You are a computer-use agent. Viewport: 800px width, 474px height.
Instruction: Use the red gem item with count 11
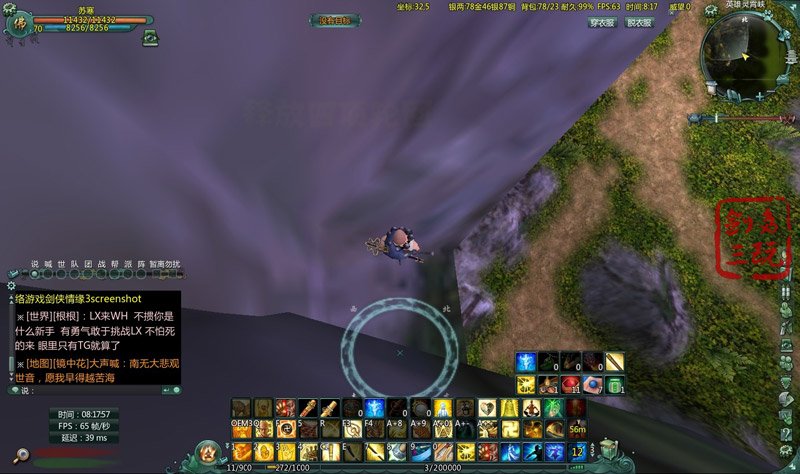(x=572, y=385)
